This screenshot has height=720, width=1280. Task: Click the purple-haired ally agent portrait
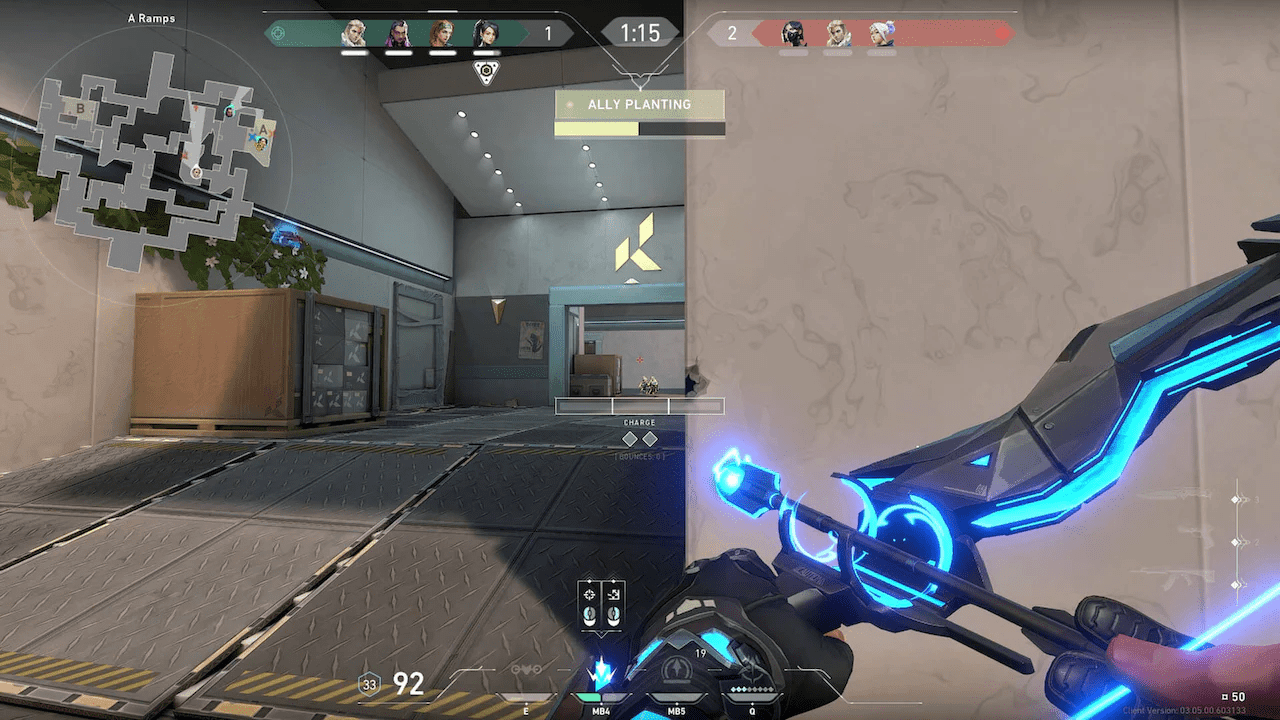pyautogui.click(x=397, y=33)
